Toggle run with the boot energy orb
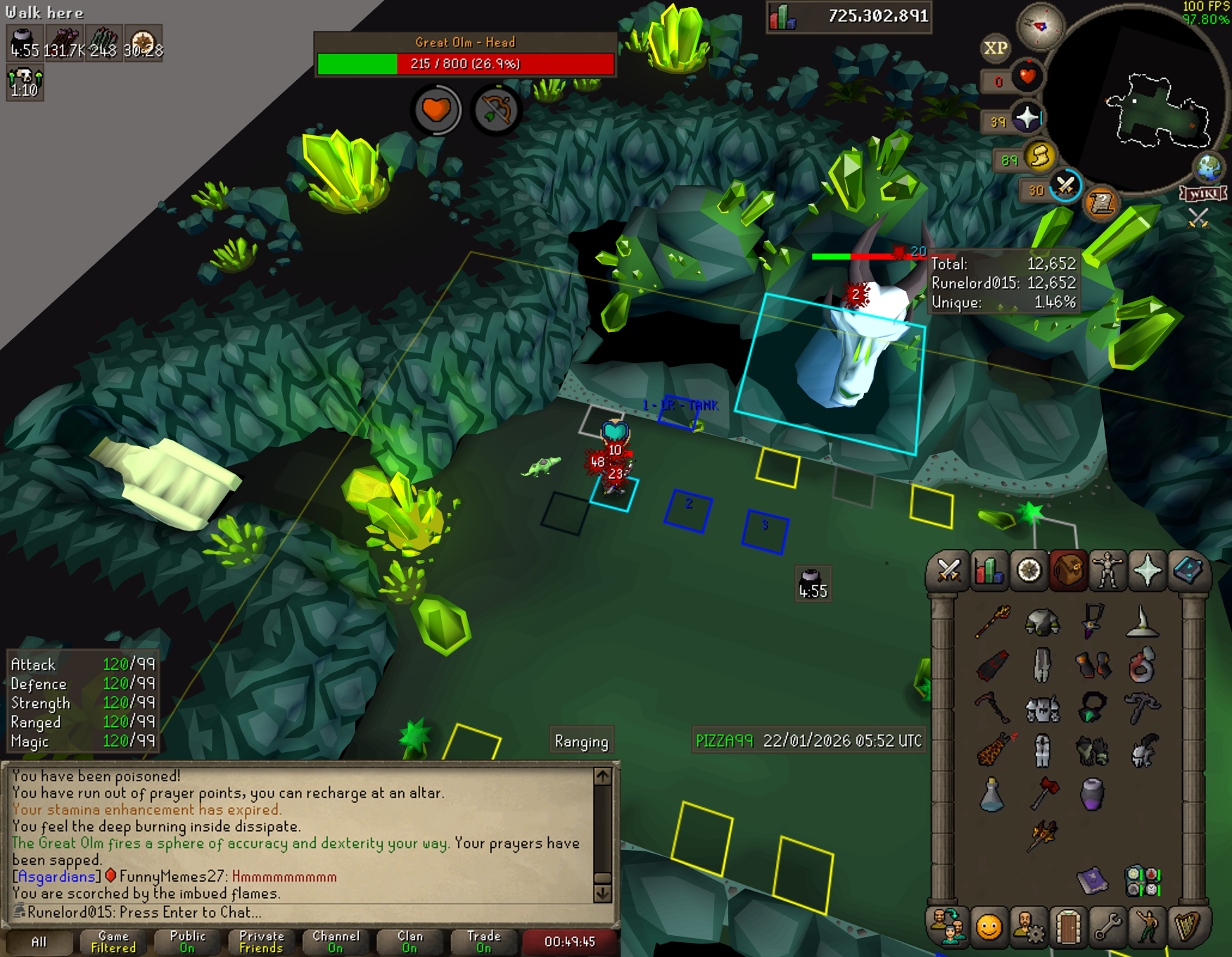 1039,156
